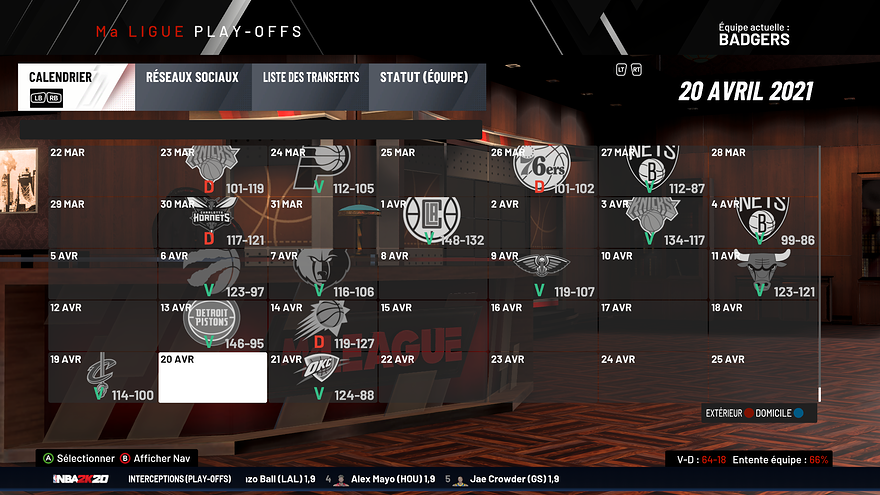Choose the 9 Avr Pelicans game
880x495 pixels.
(x=542, y=273)
